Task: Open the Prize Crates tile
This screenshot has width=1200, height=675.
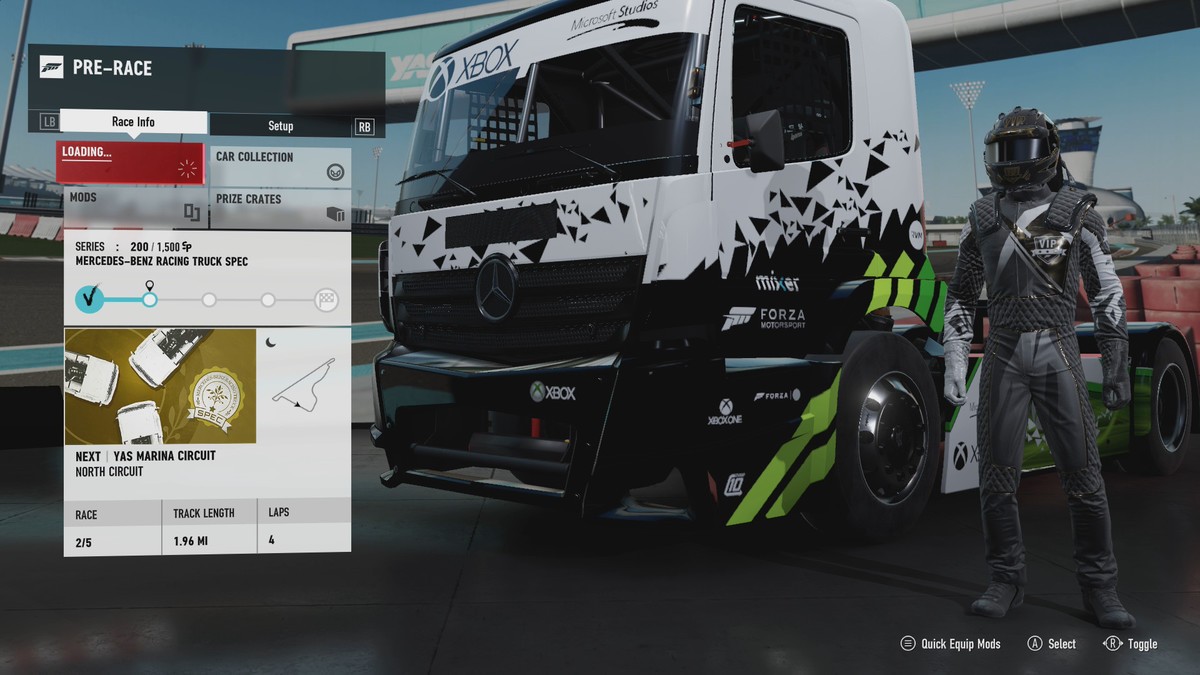Action: 280,207
